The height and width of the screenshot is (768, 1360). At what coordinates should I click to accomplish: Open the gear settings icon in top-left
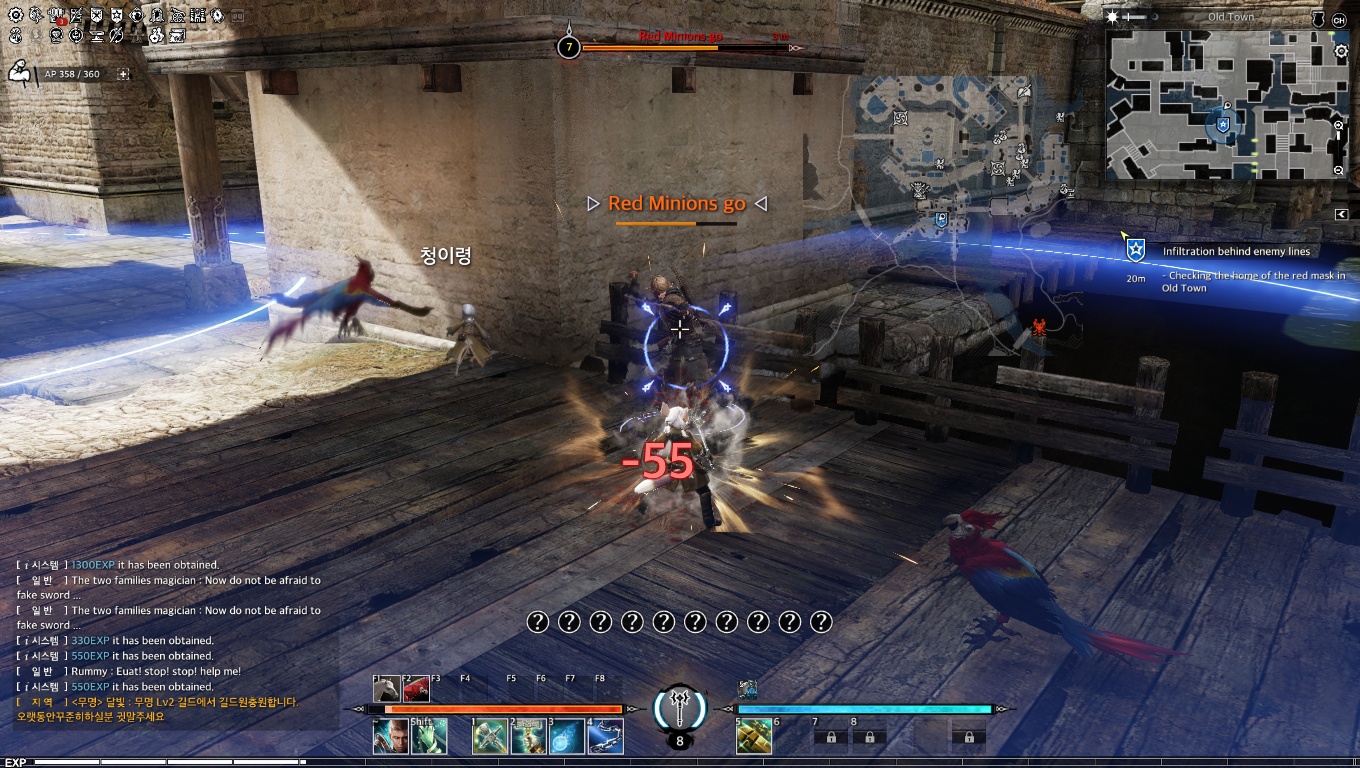pyautogui.click(x=15, y=16)
